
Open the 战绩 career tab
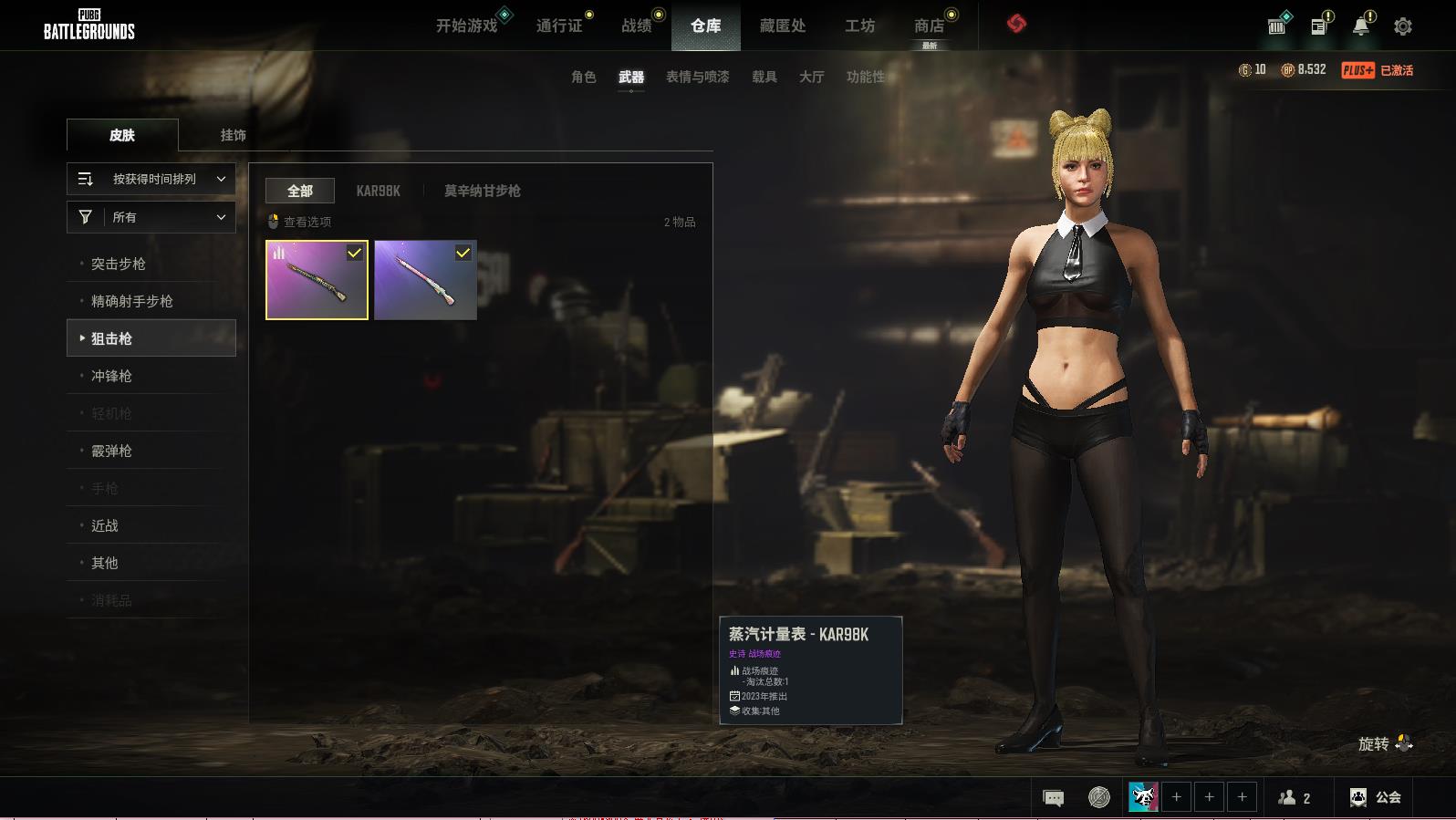tap(637, 26)
